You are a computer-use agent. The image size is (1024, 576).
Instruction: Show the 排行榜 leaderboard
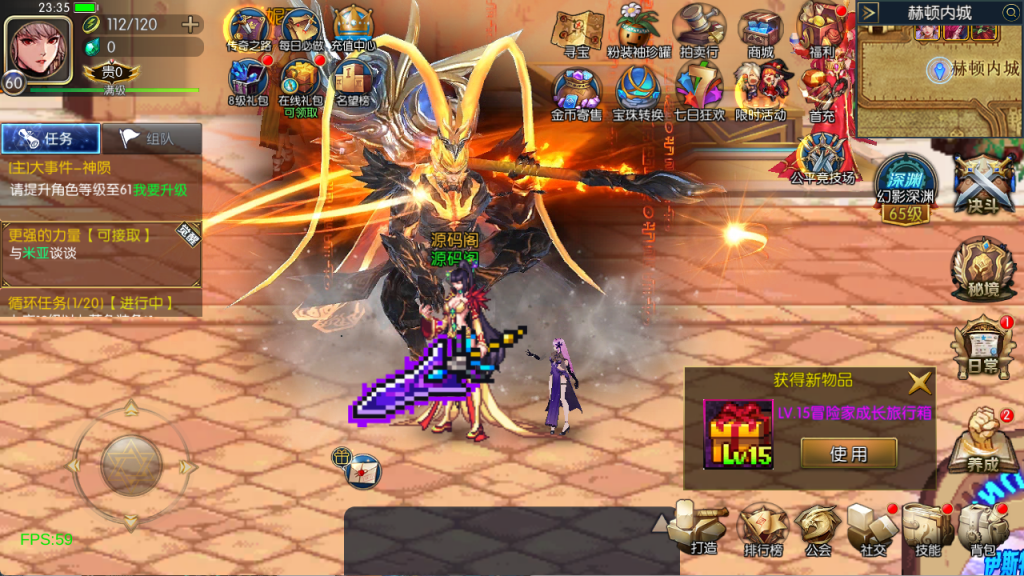tap(762, 527)
